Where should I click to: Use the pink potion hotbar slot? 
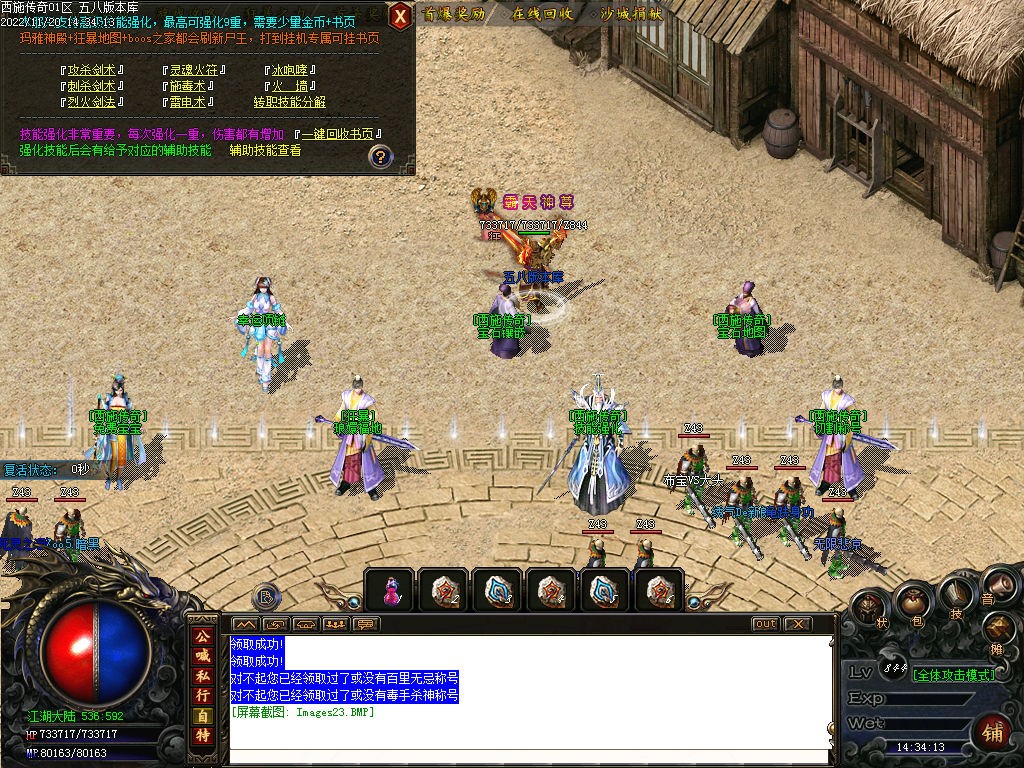pyautogui.click(x=392, y=590)
